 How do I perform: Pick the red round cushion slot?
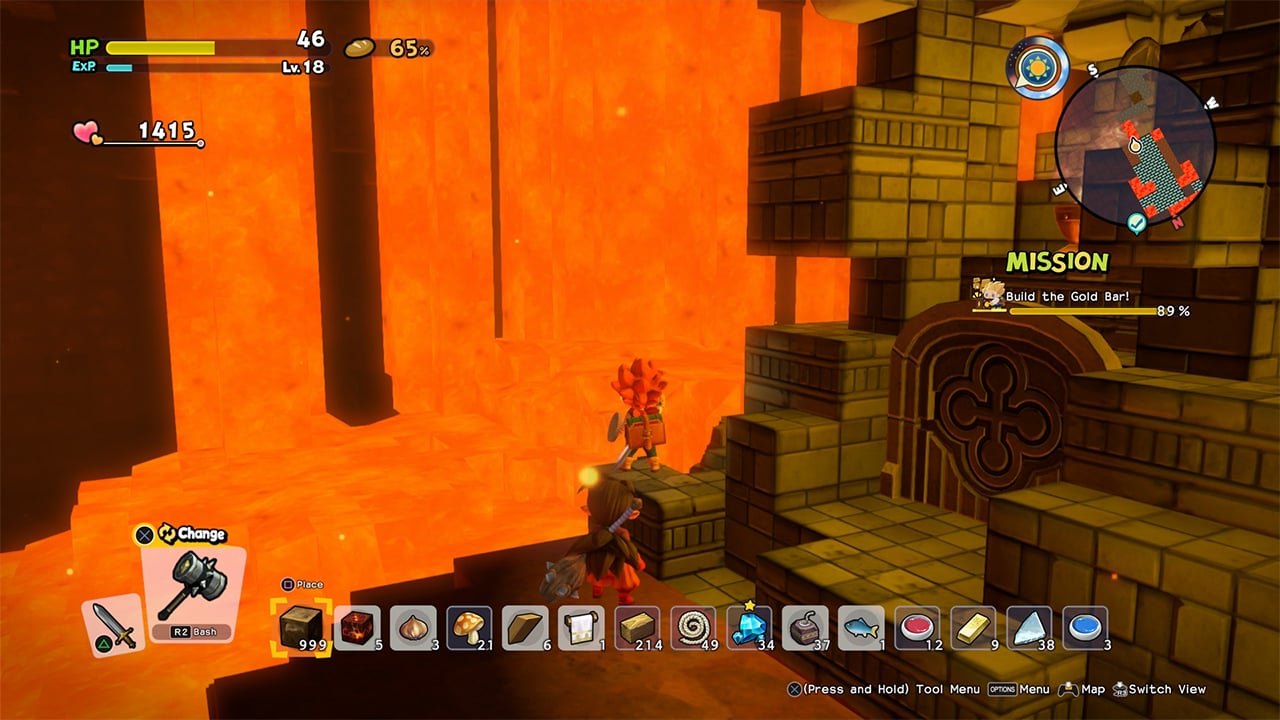click(917, 627)
